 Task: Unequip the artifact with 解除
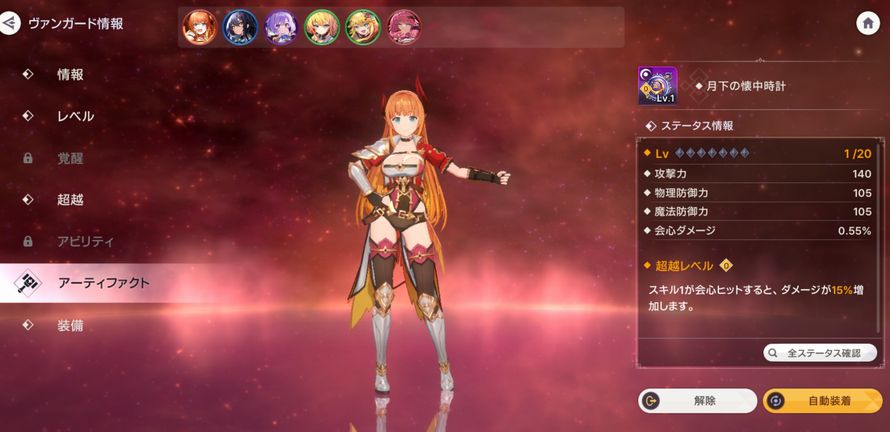[x=697, y=401]
